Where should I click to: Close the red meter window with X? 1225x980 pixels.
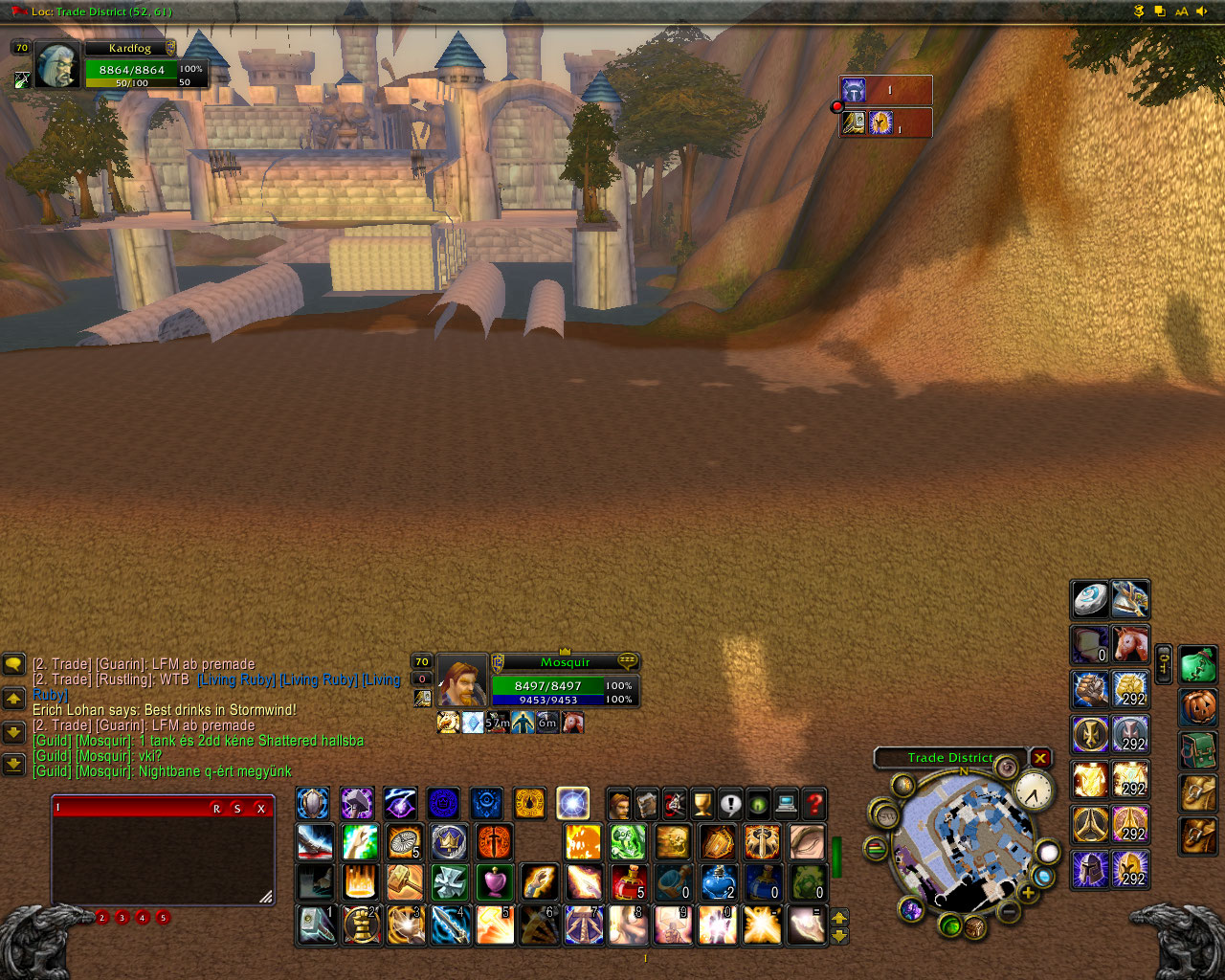tap(260, 809)
